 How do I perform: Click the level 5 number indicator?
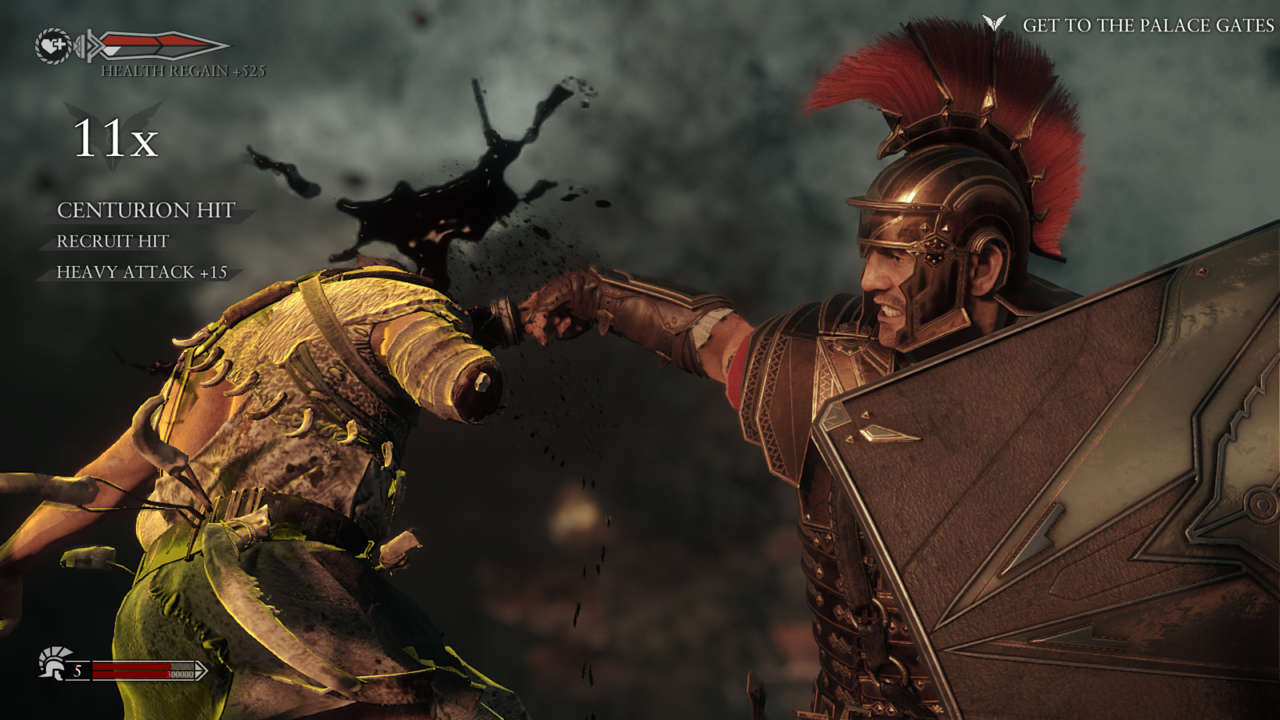coord(78,669)
